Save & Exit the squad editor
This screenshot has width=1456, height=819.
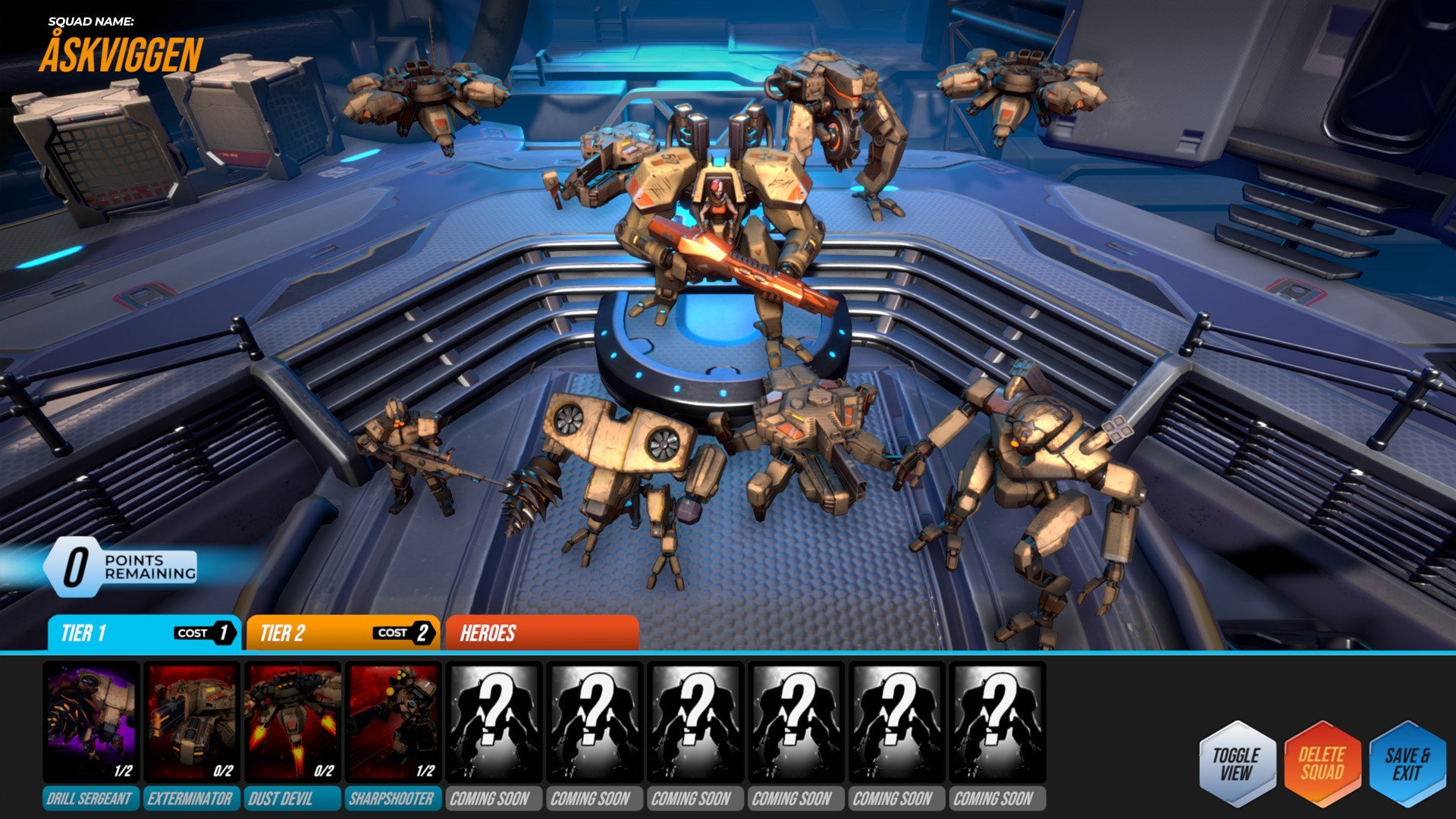[1407, 764]
